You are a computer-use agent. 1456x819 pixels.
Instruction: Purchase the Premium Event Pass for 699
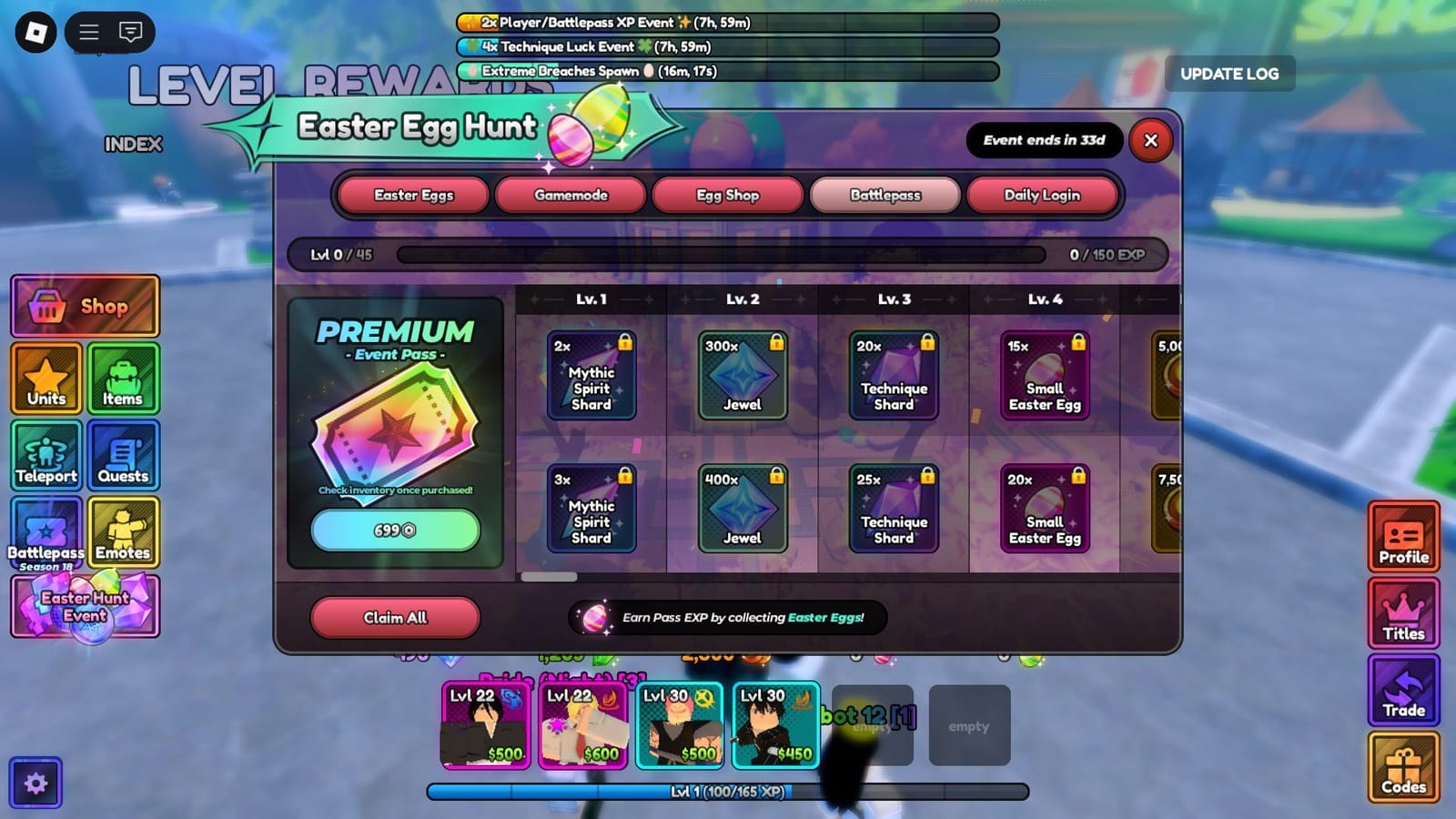pos(395,531)
